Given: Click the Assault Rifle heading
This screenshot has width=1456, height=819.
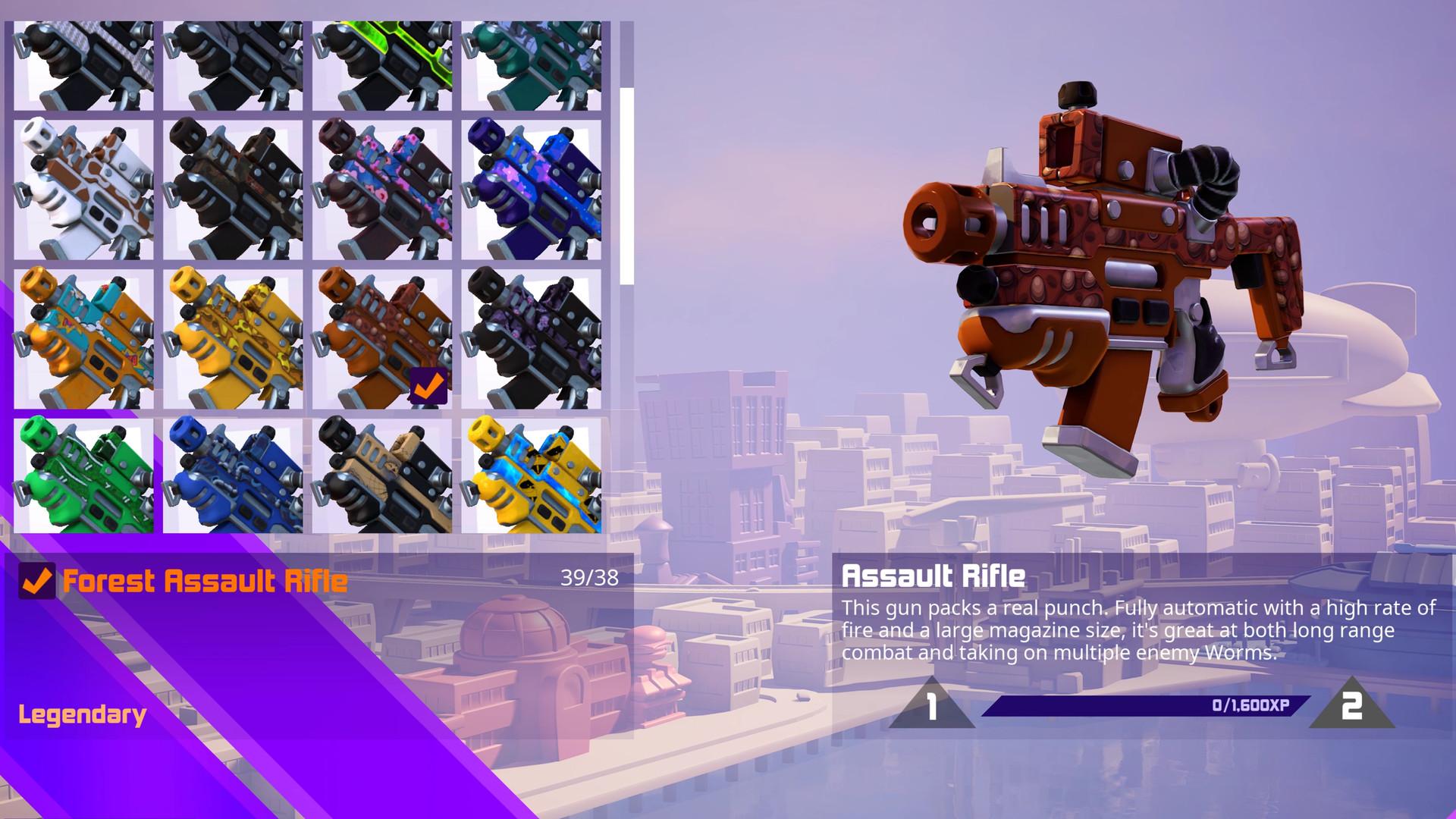Looking at the screenshot, I should click(x=934, y=576).
